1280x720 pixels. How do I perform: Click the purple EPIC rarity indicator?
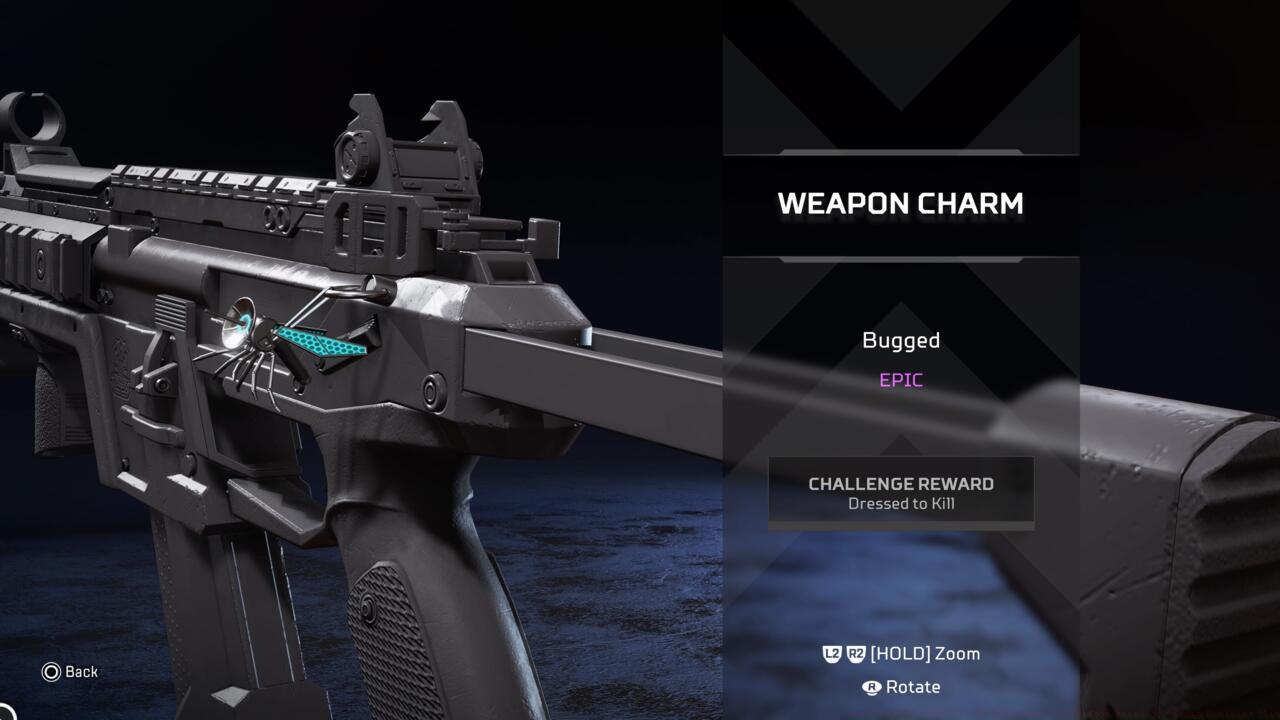point(899,379)
